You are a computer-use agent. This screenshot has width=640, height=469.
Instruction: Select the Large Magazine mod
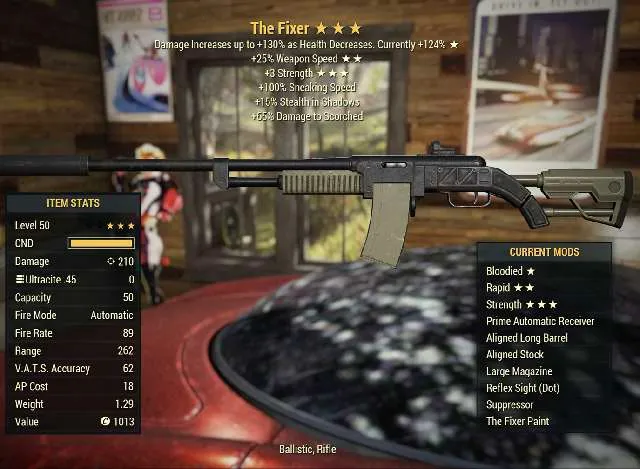point(521,371)
